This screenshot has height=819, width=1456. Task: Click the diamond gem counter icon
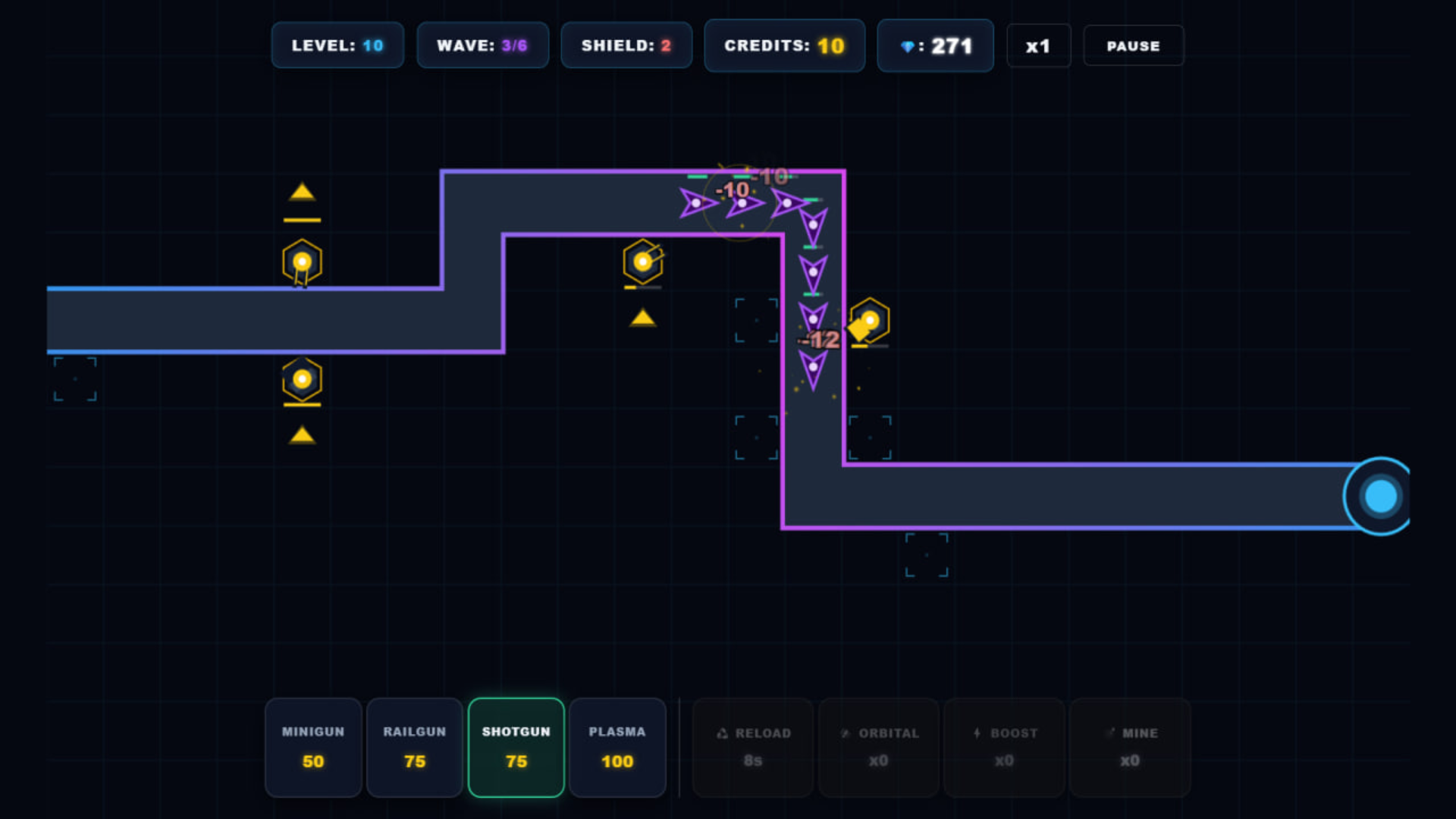click(x=935, y=45)
